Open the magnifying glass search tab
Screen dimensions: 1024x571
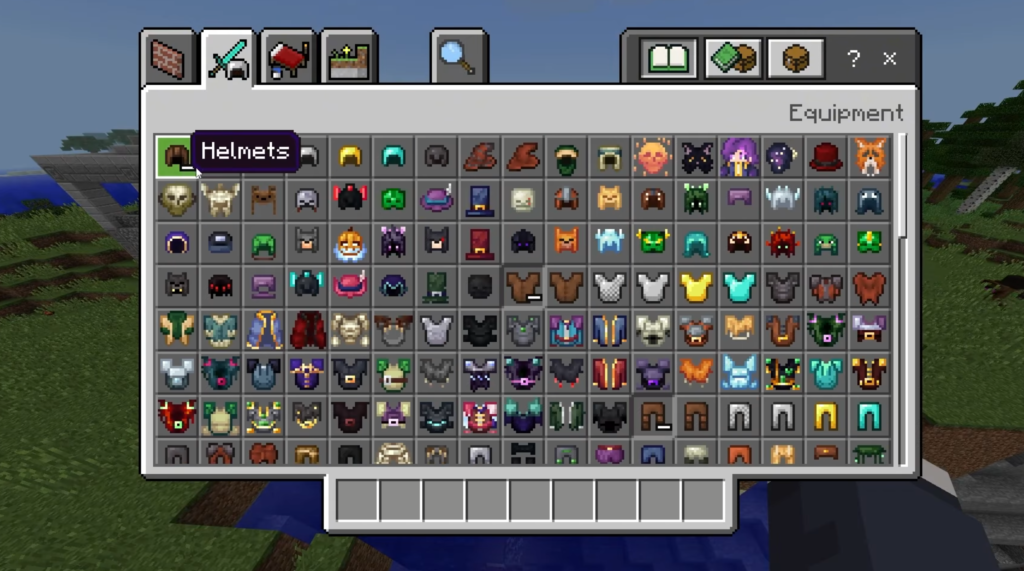coord(459,59)
